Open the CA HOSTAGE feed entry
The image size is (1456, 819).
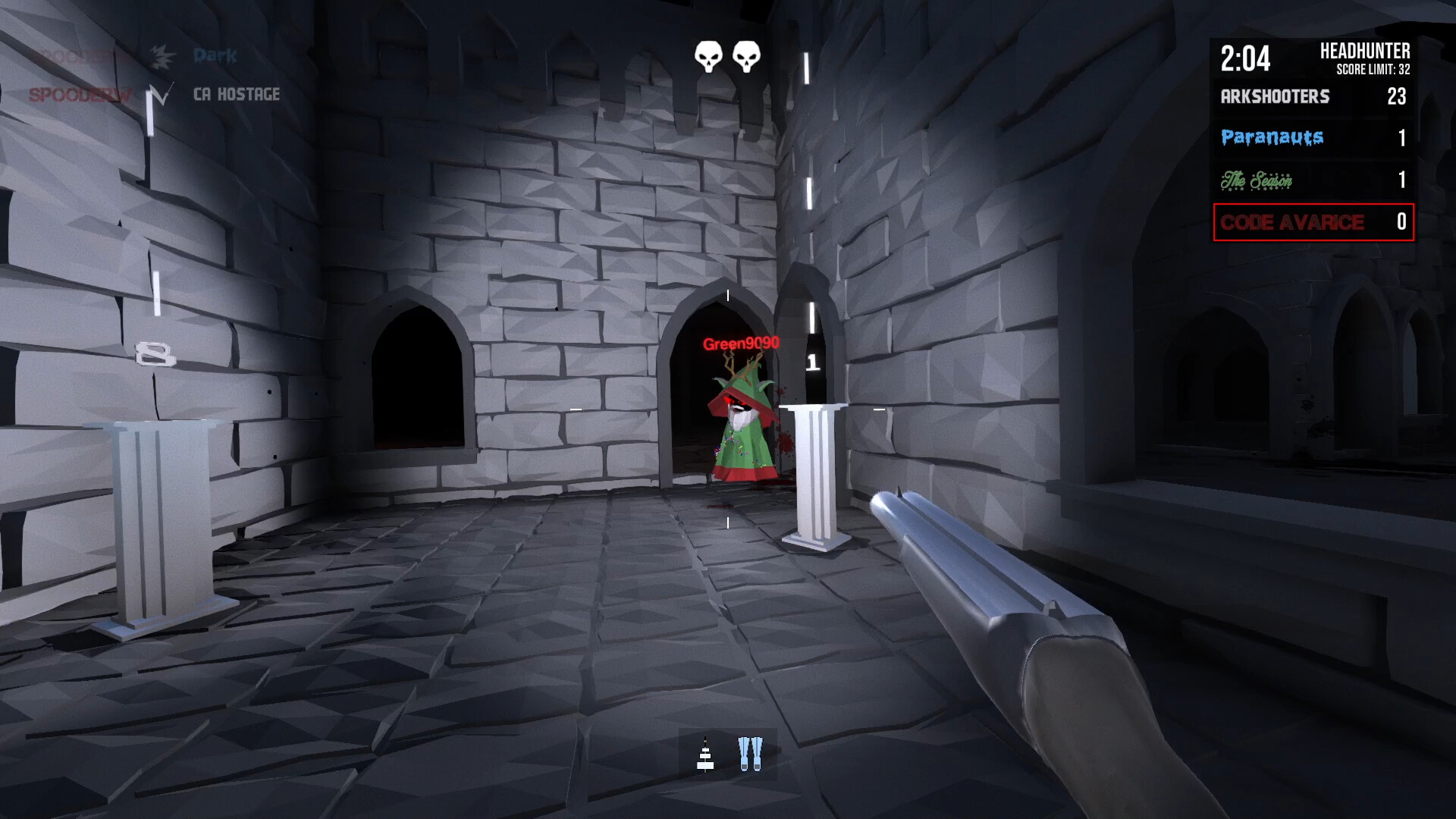pos(237,94)
